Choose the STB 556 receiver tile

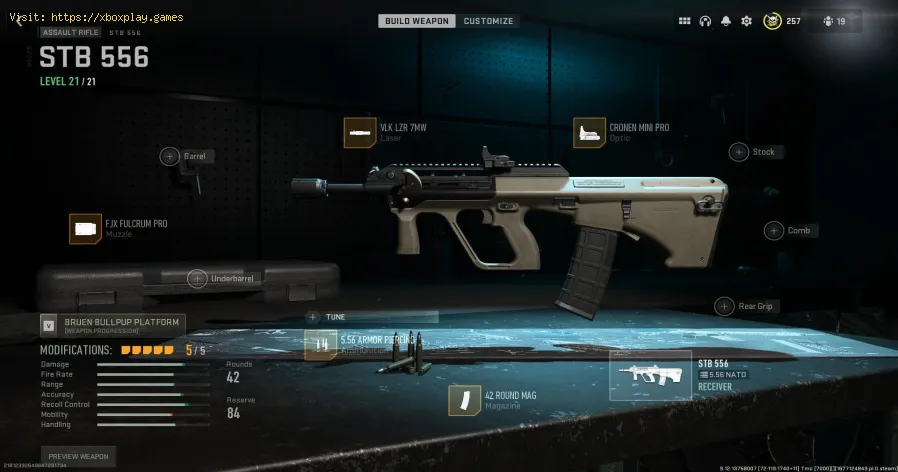click(x=650, y=375)
